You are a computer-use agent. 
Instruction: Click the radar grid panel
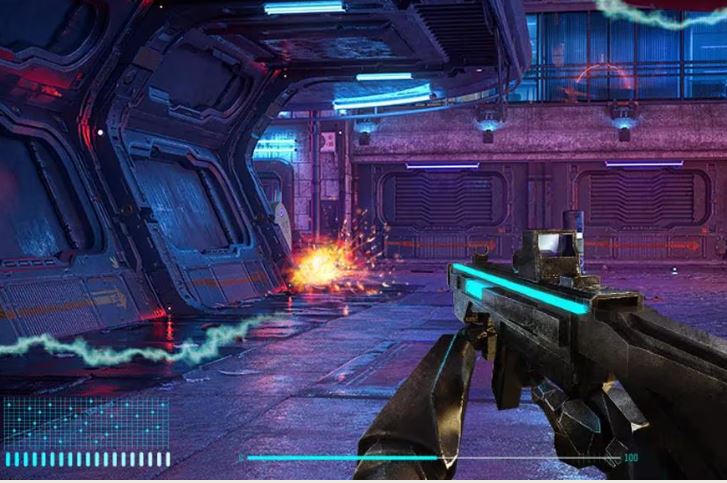86,421
